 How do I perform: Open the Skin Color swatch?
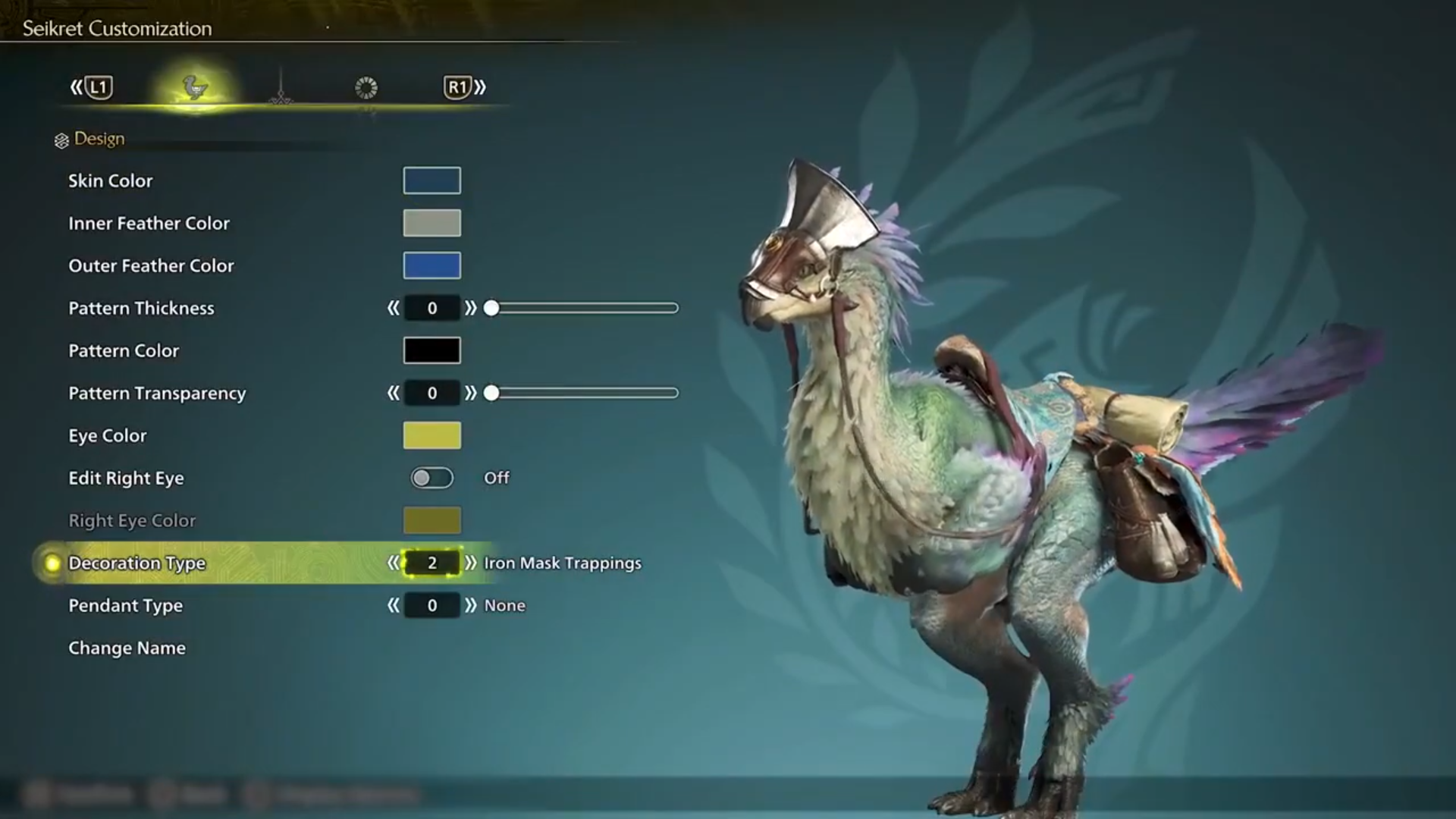431,180
